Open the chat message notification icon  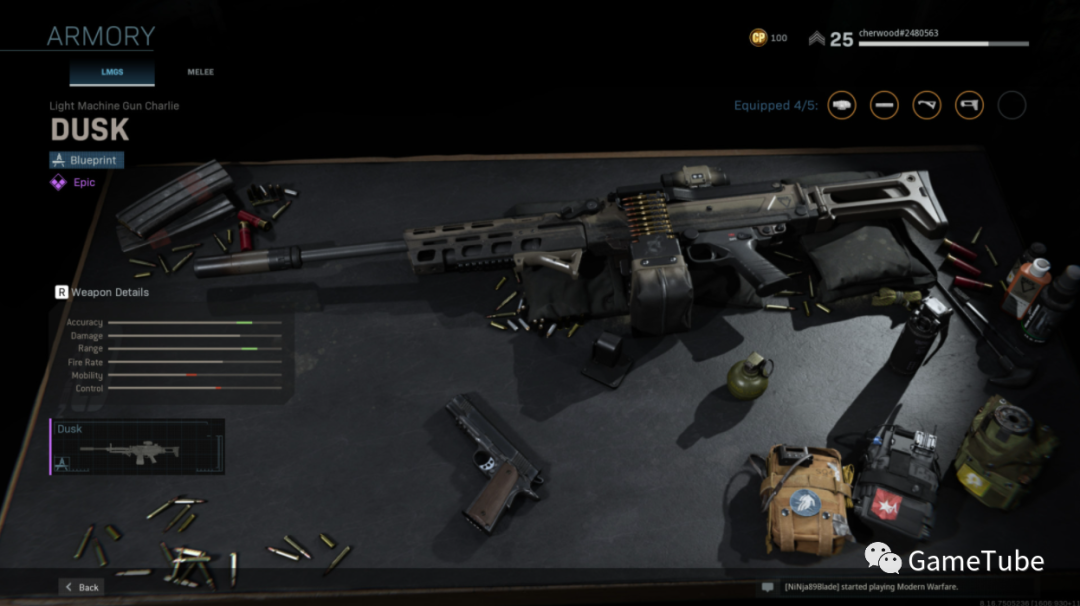click(767, 587)
